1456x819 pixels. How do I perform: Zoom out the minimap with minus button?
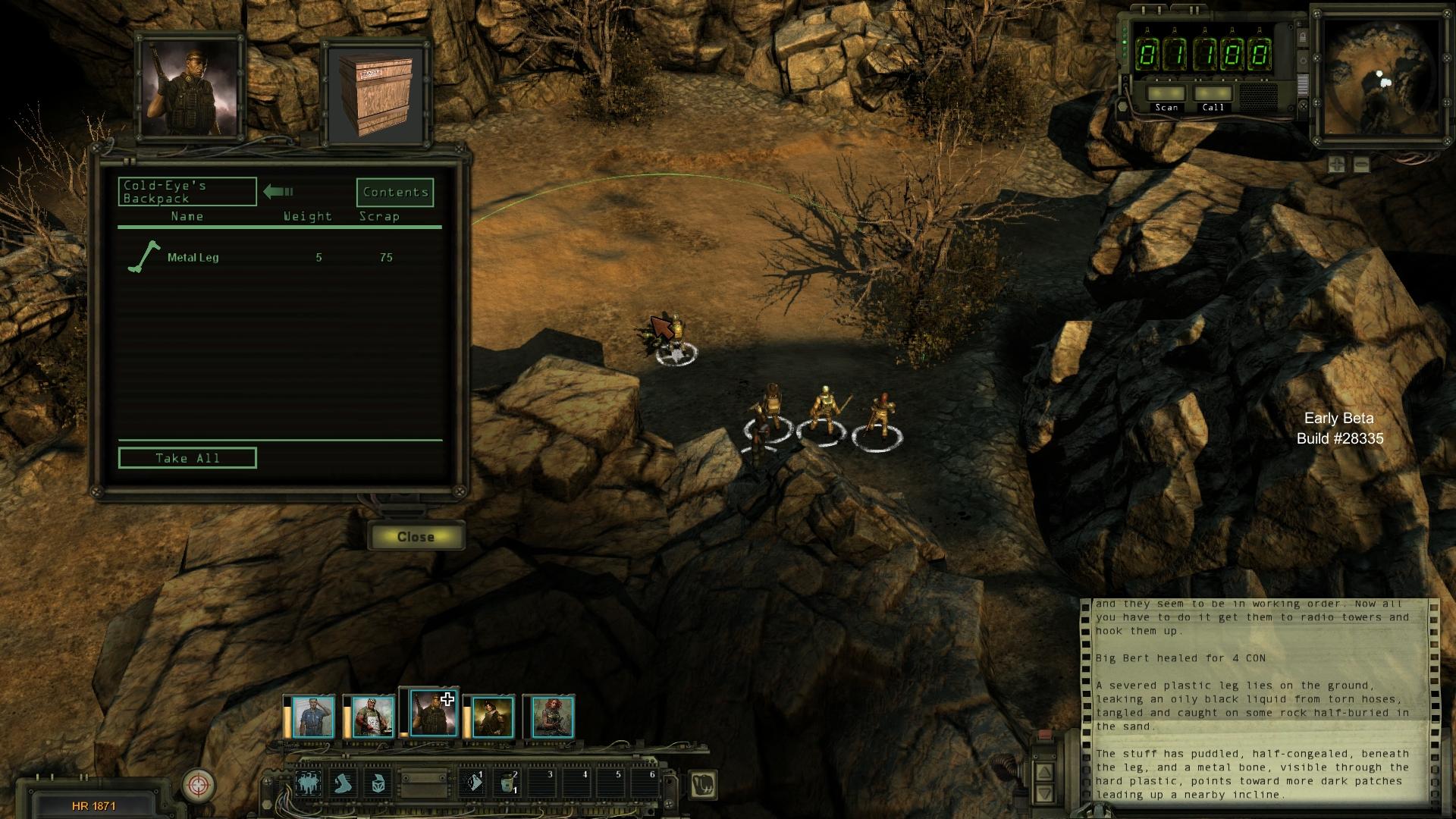click(x=1361, y=165)
